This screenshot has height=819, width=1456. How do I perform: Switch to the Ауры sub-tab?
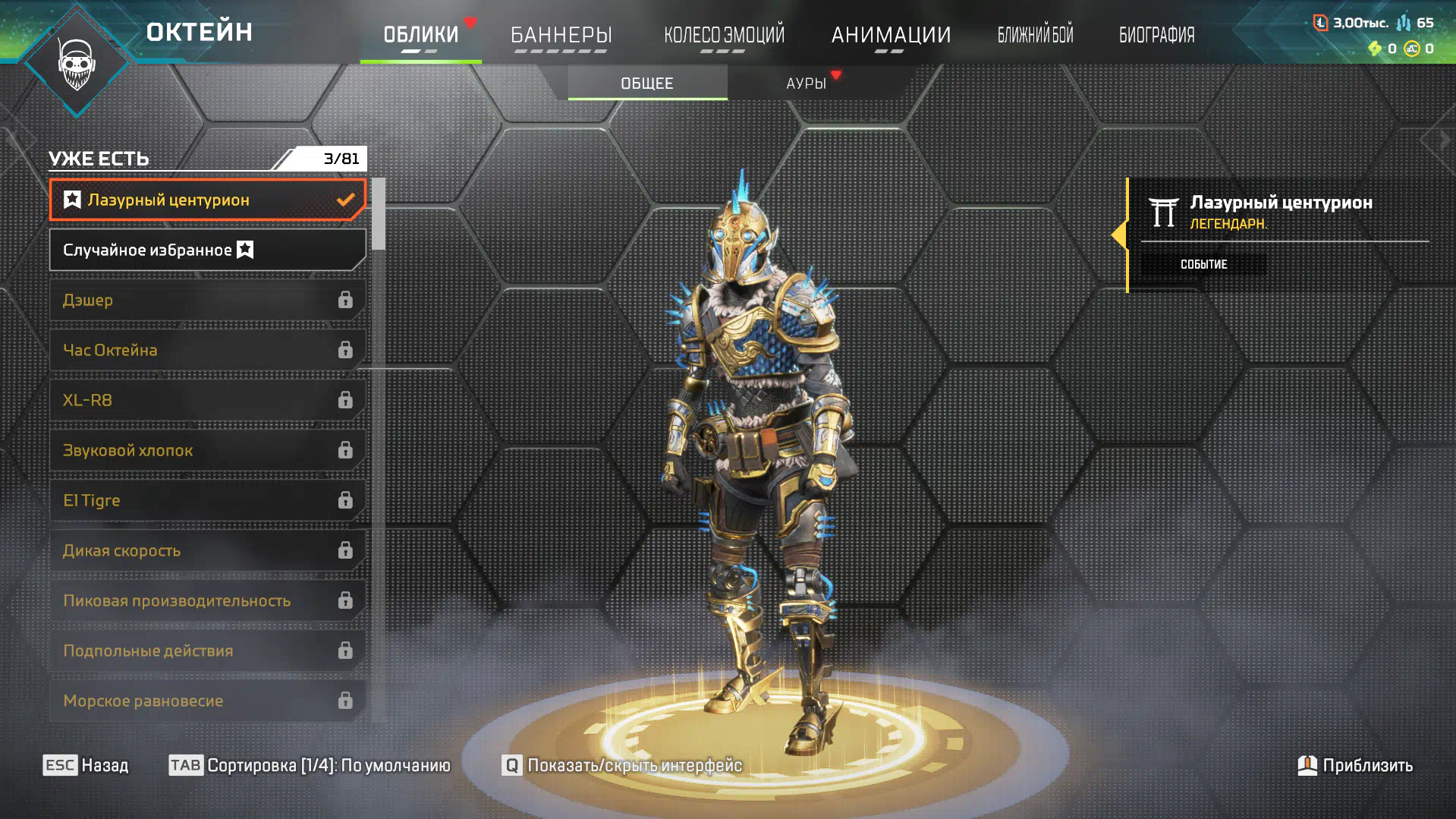tap(806, 83)
